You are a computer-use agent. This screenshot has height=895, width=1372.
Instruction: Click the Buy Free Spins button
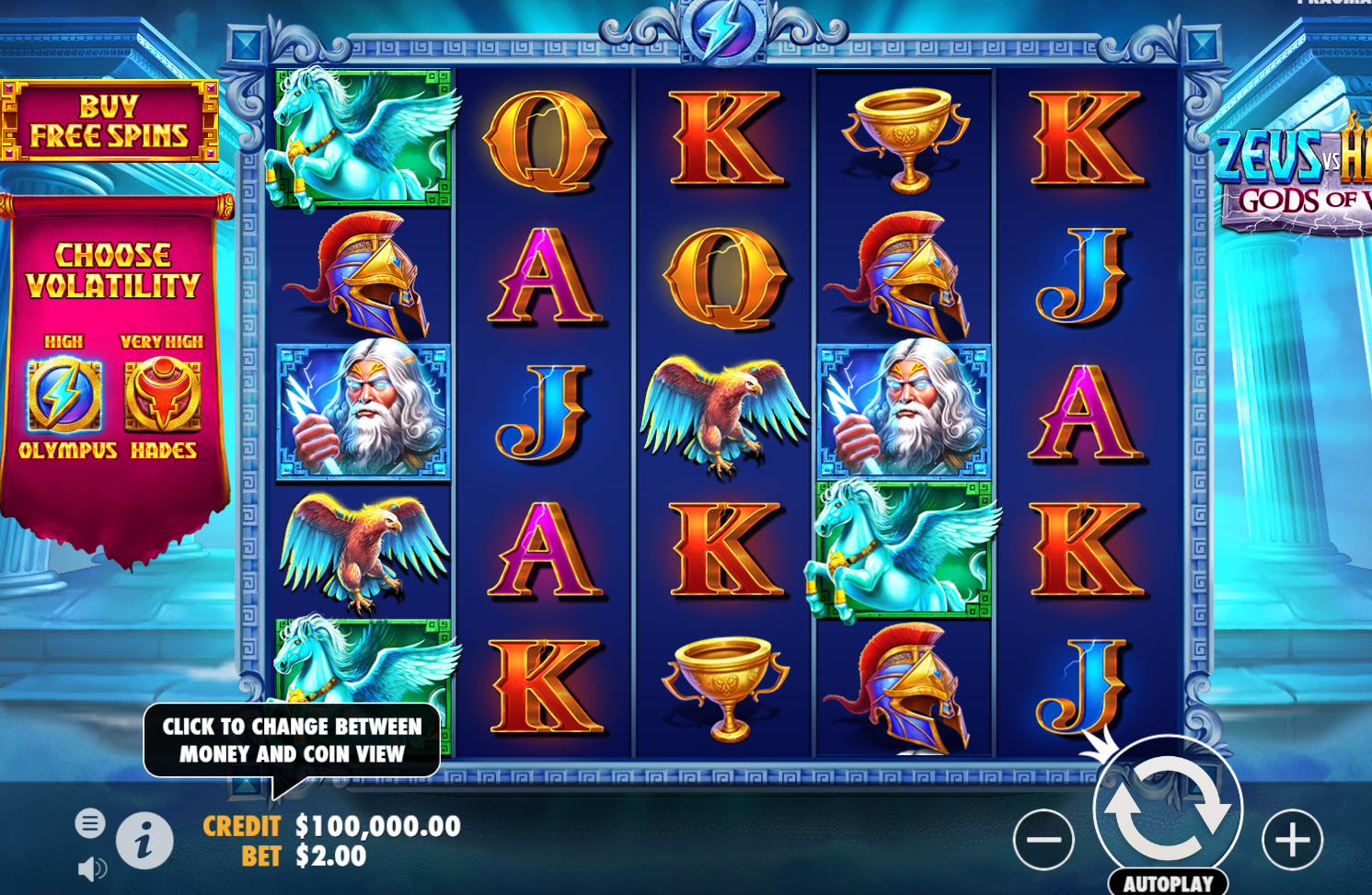[x=111, y=120]
